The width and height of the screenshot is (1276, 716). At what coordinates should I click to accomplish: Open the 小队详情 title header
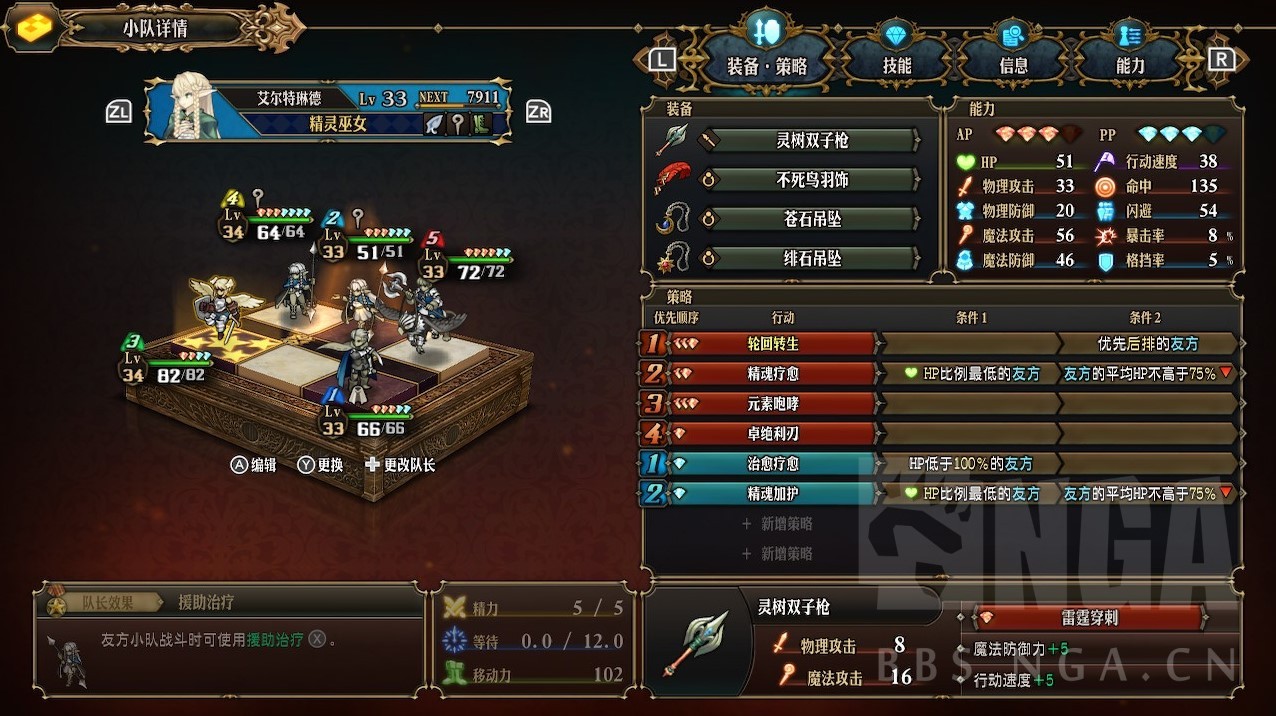click(155, 28)
